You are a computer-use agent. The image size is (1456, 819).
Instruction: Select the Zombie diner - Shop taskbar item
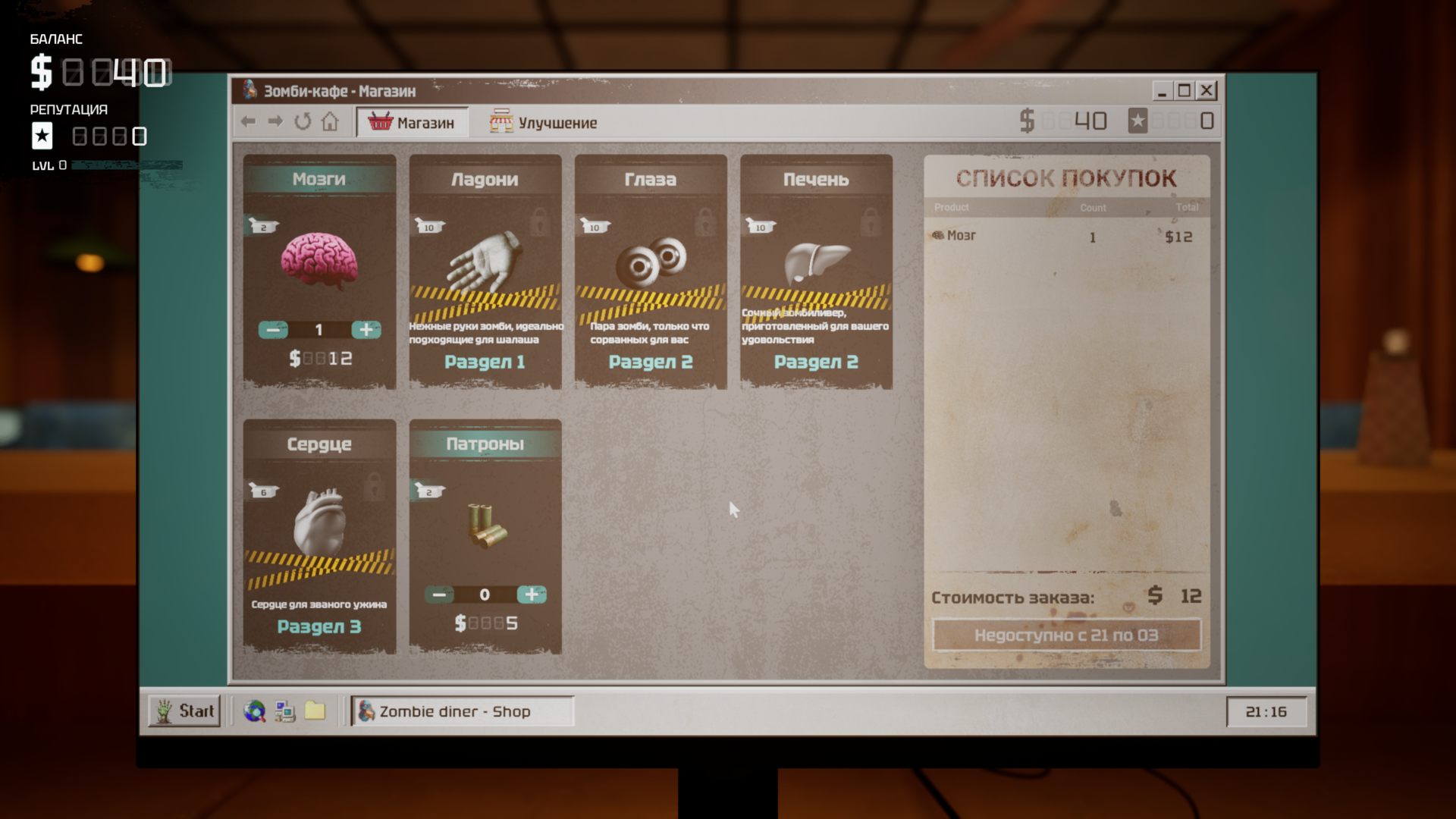[x=462, y=711]
